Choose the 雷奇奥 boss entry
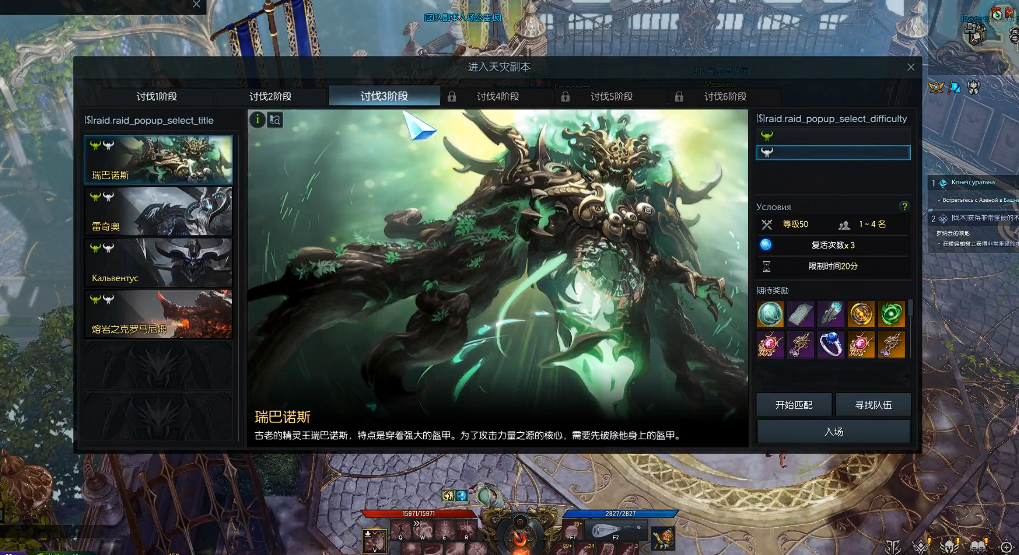 [x=159, y=211]
